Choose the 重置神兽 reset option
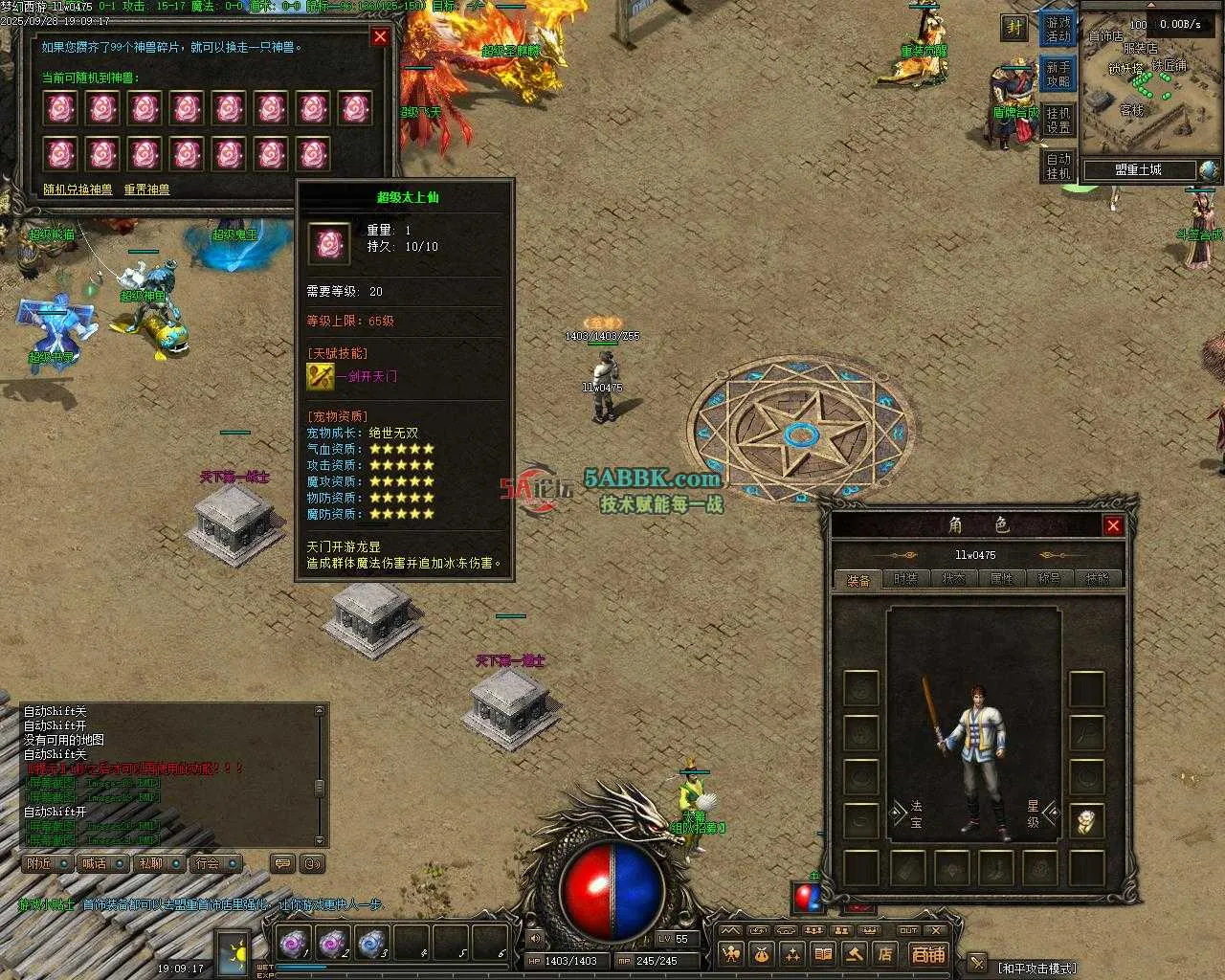1225x980 pixels. (x=146, y=189)
